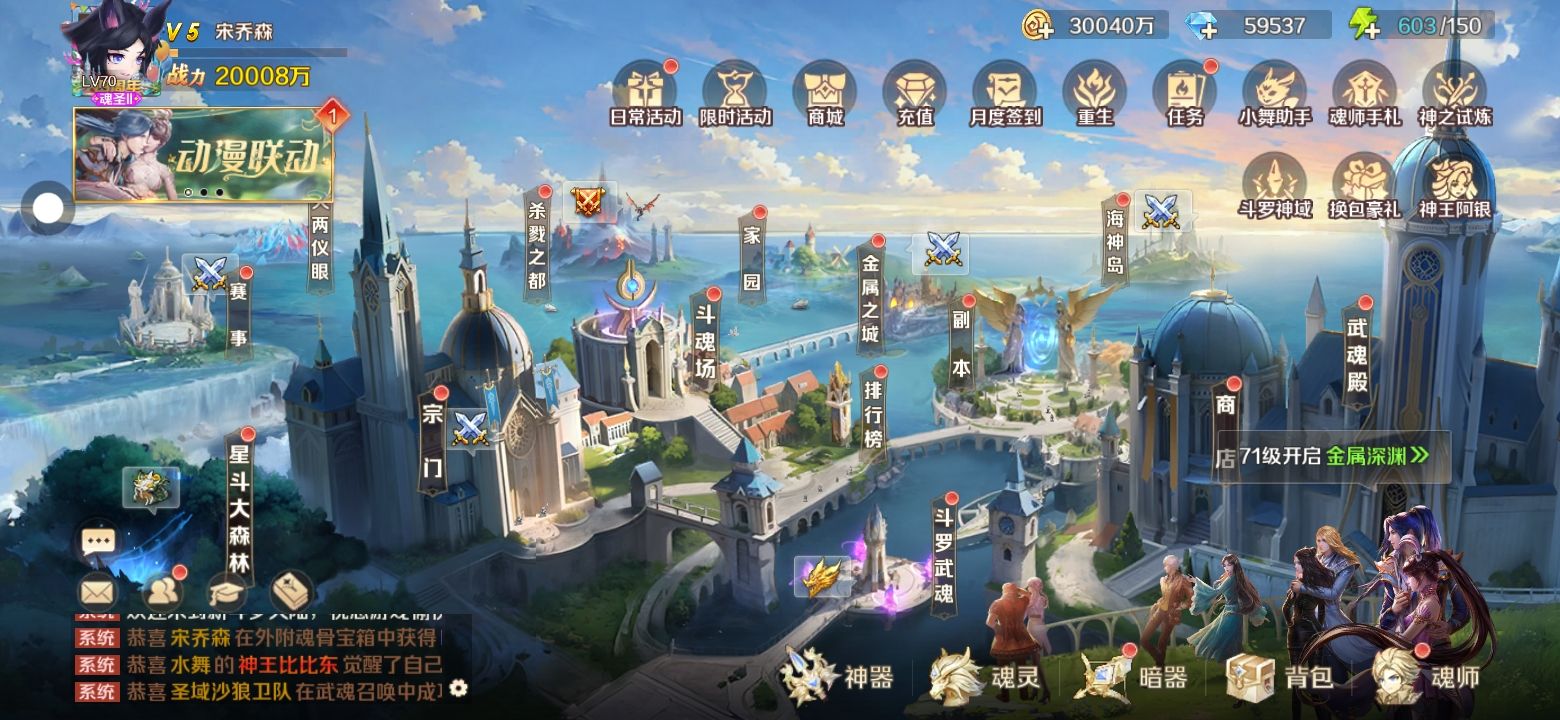The image size is (1560, 720).
Task: Open the 商城 shop icon
Action: [825, 92]
